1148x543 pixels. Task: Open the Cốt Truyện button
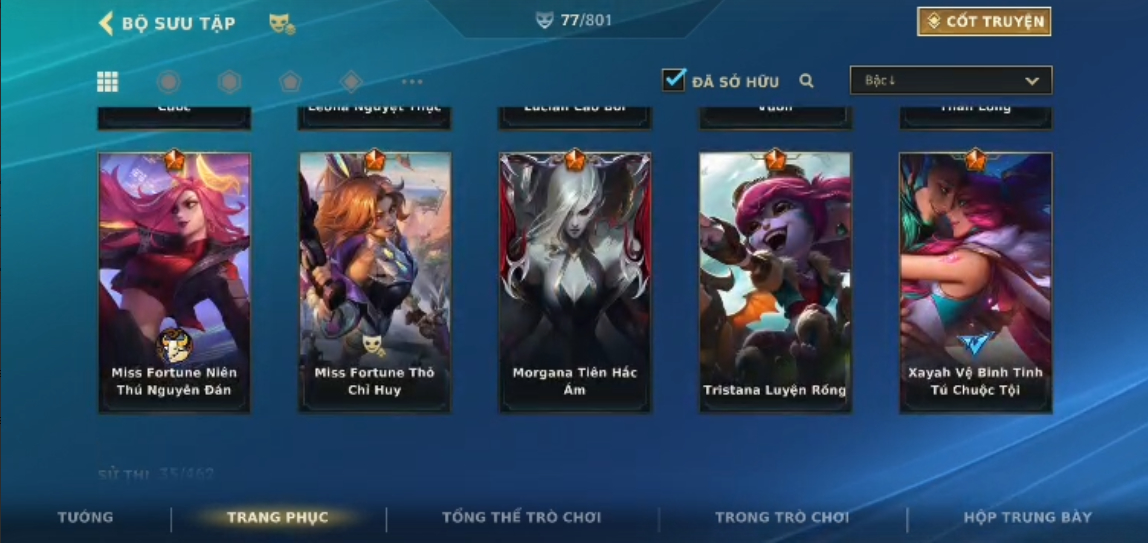coord(984,22)
